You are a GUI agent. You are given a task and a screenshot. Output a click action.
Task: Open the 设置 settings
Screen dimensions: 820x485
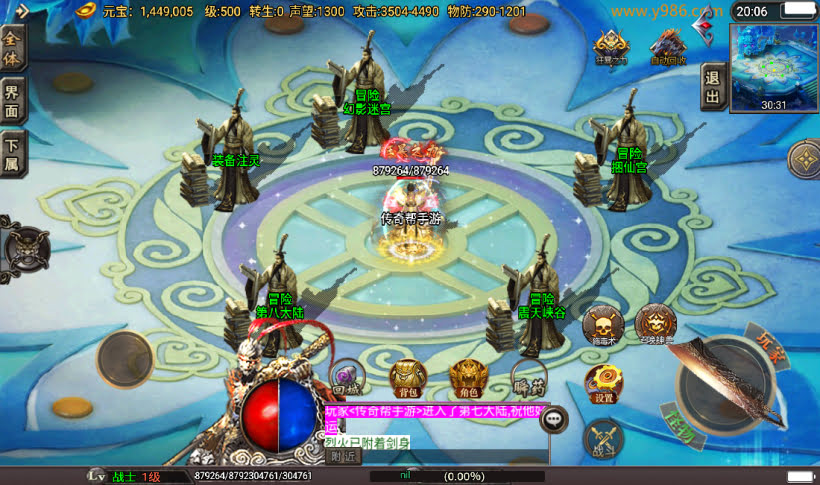coord(603,384)
